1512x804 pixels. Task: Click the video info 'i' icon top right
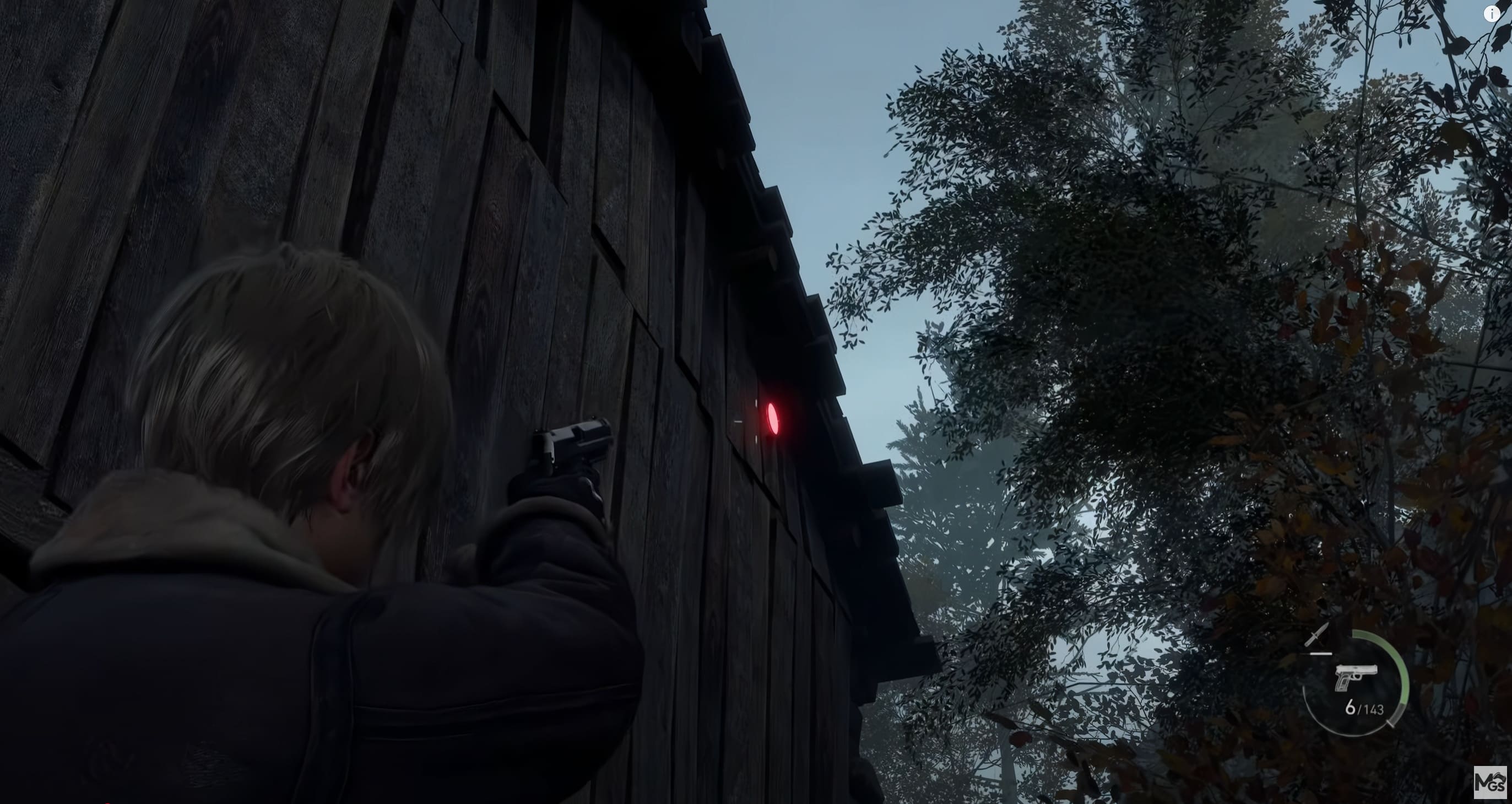coord(1492,15)
